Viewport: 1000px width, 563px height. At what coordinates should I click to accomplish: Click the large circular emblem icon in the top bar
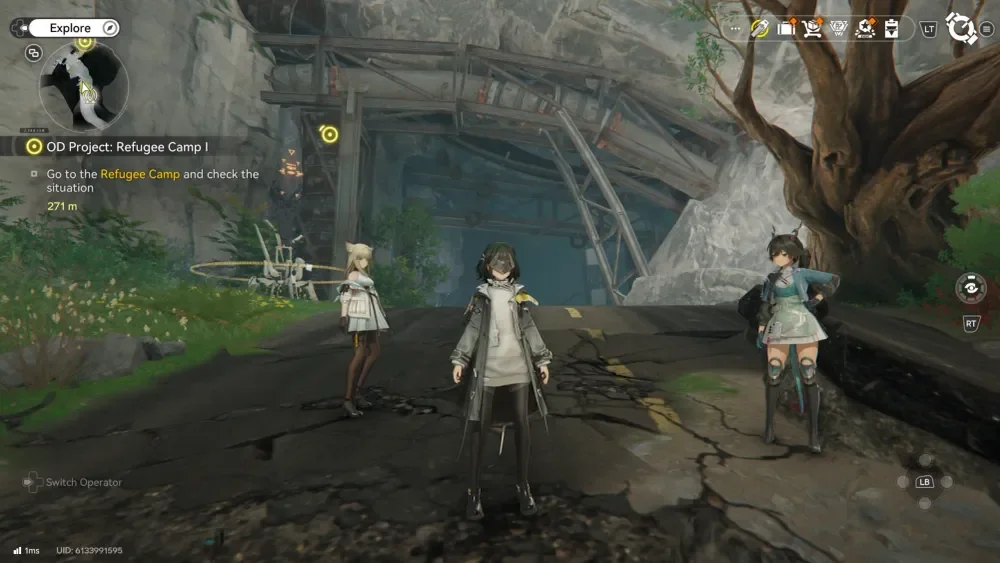click(961, 28)
